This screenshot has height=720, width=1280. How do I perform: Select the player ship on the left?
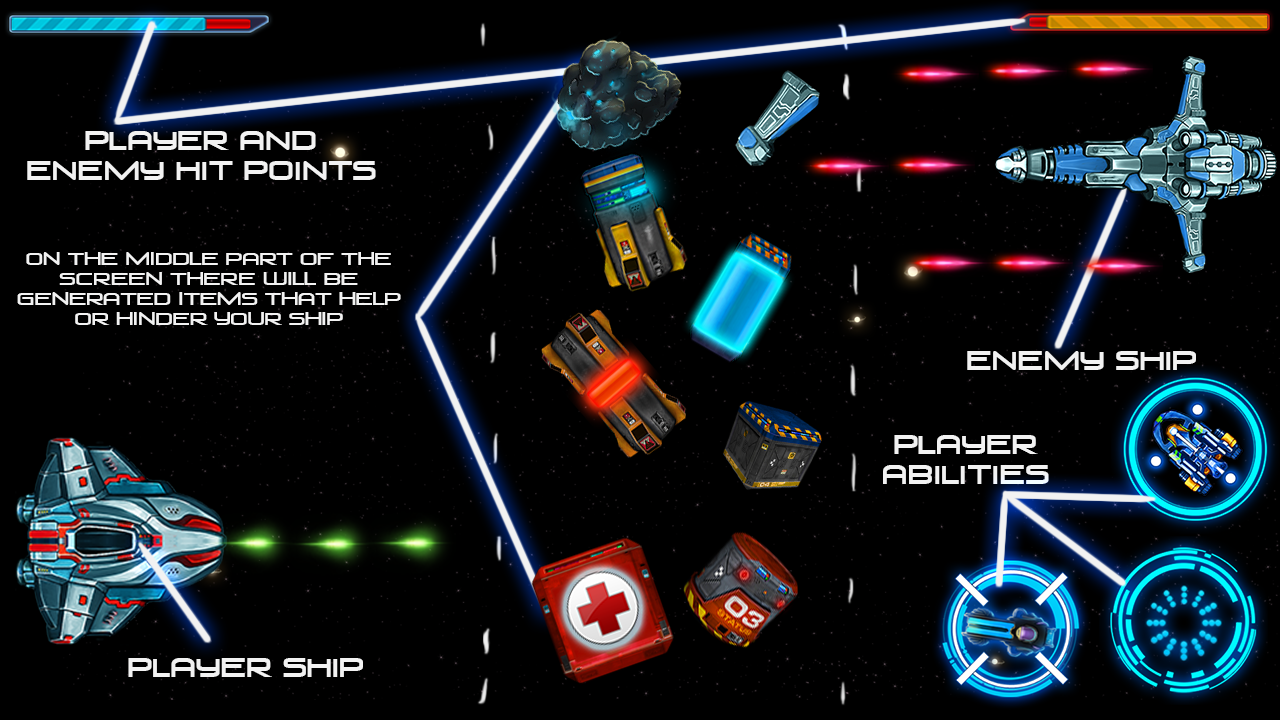(x=120, y=540)
